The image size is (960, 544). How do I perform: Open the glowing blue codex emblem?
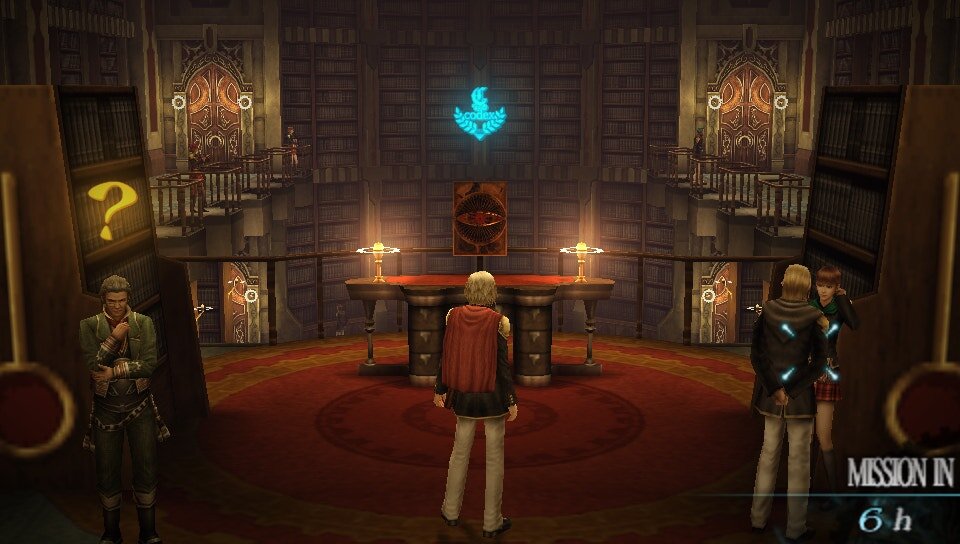[x=480, y=112]
